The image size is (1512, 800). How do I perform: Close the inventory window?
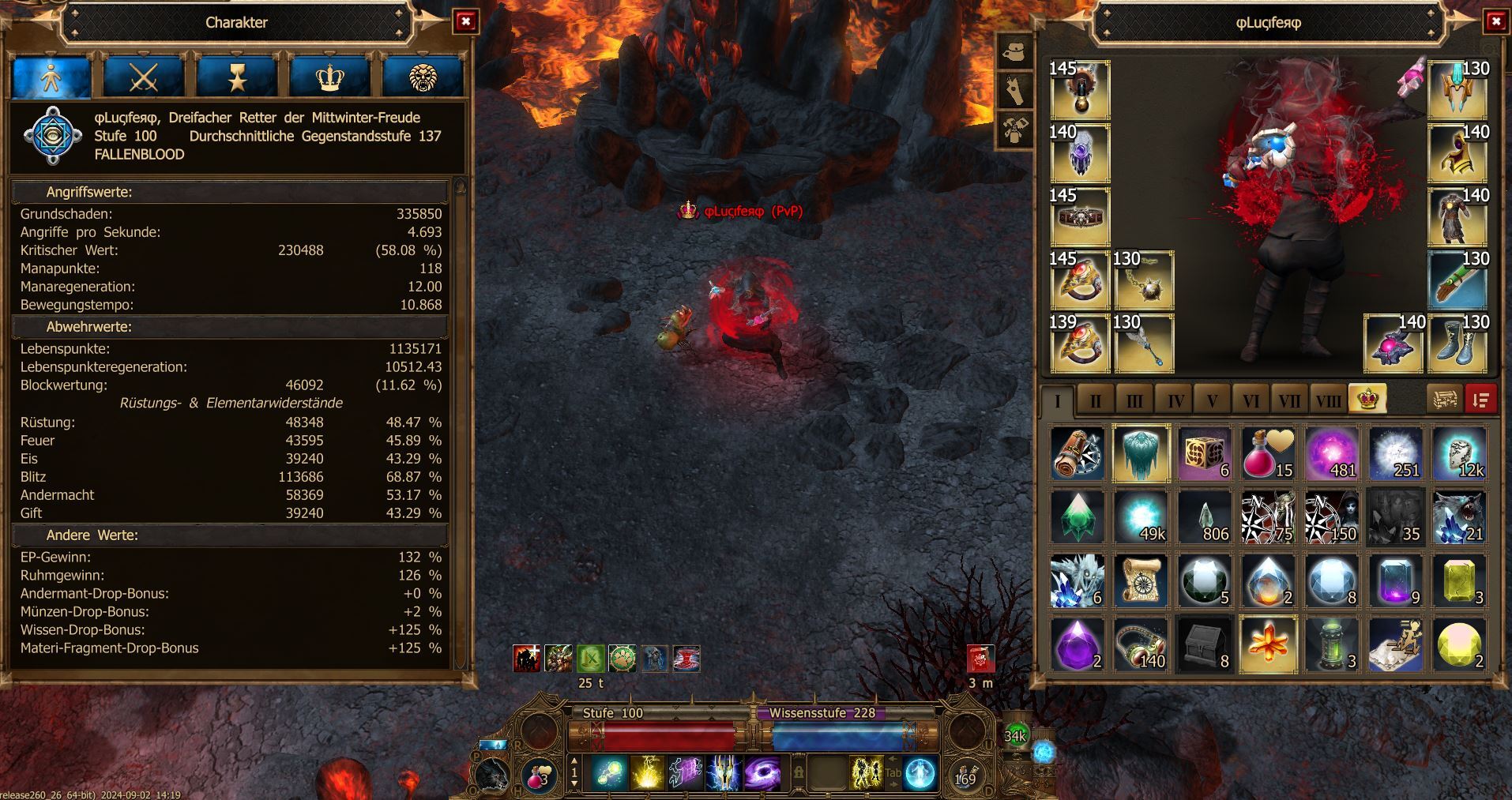[1495, 22]
